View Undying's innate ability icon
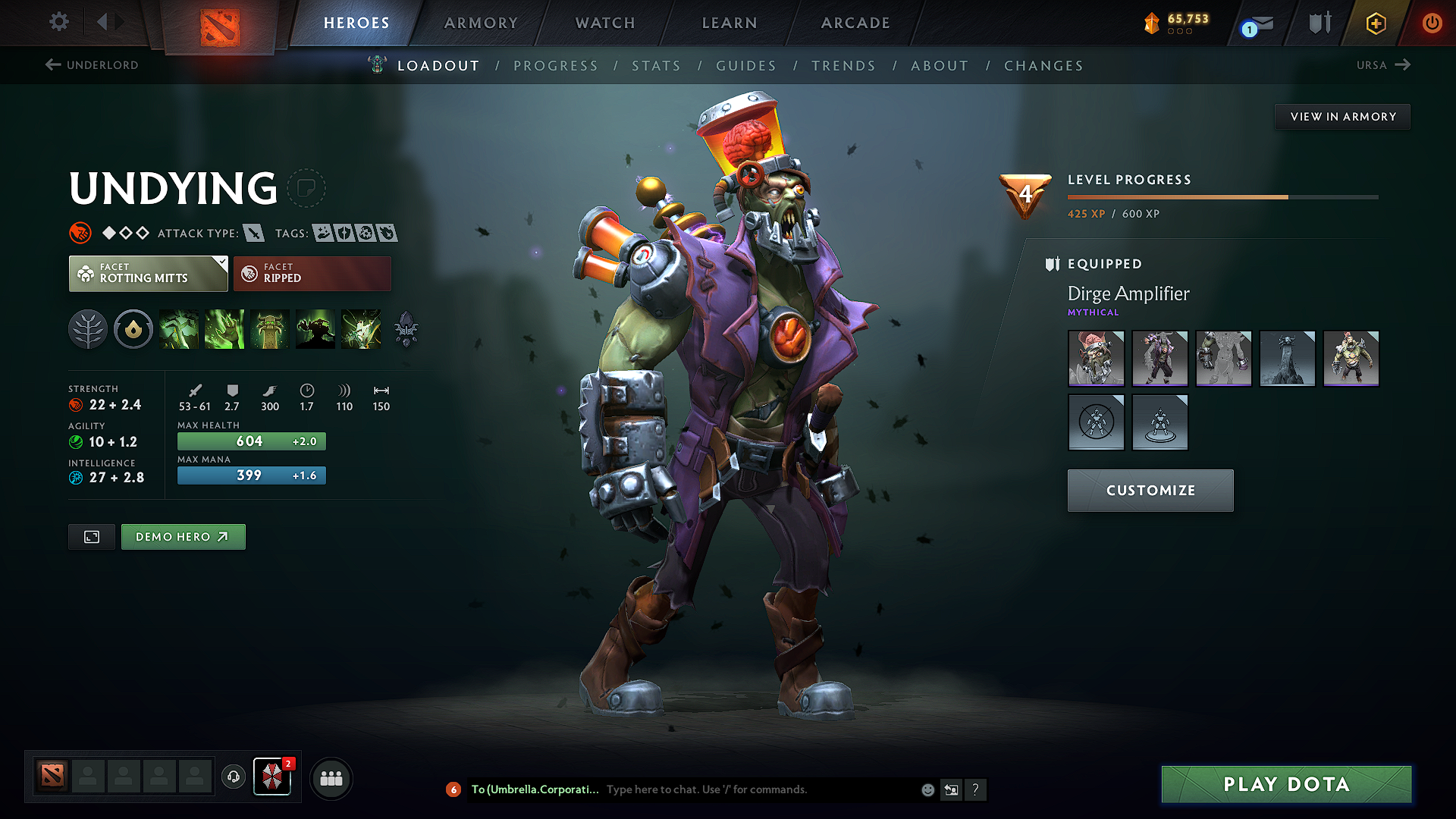This screenshot has height=819, width=1456. 133,329
